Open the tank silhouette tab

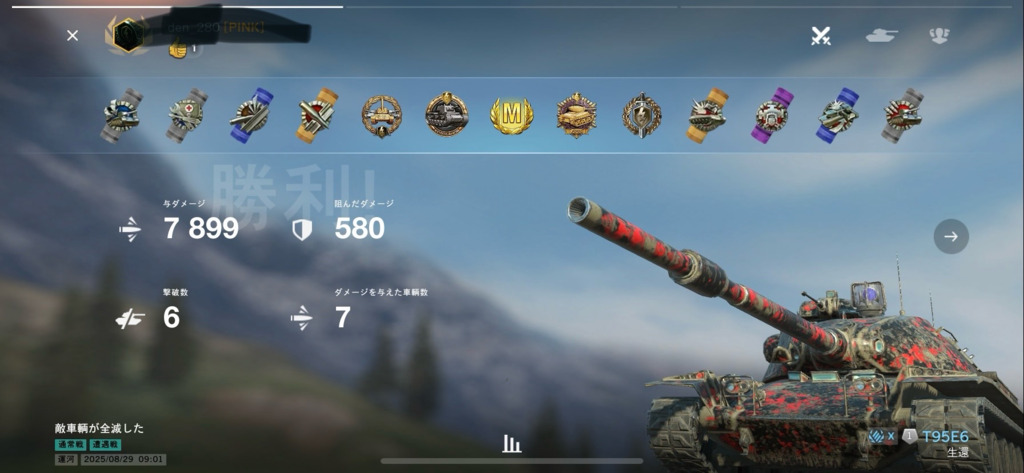(x=881, y=36)
